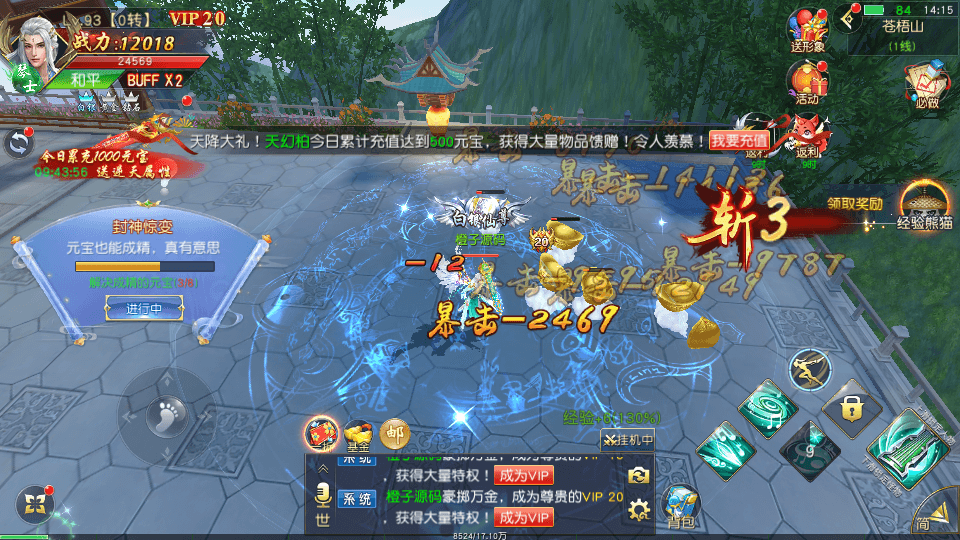This screenshot has width=960, height=540.
Task: Use the swirling music note skill
Action: pos(768,406)
